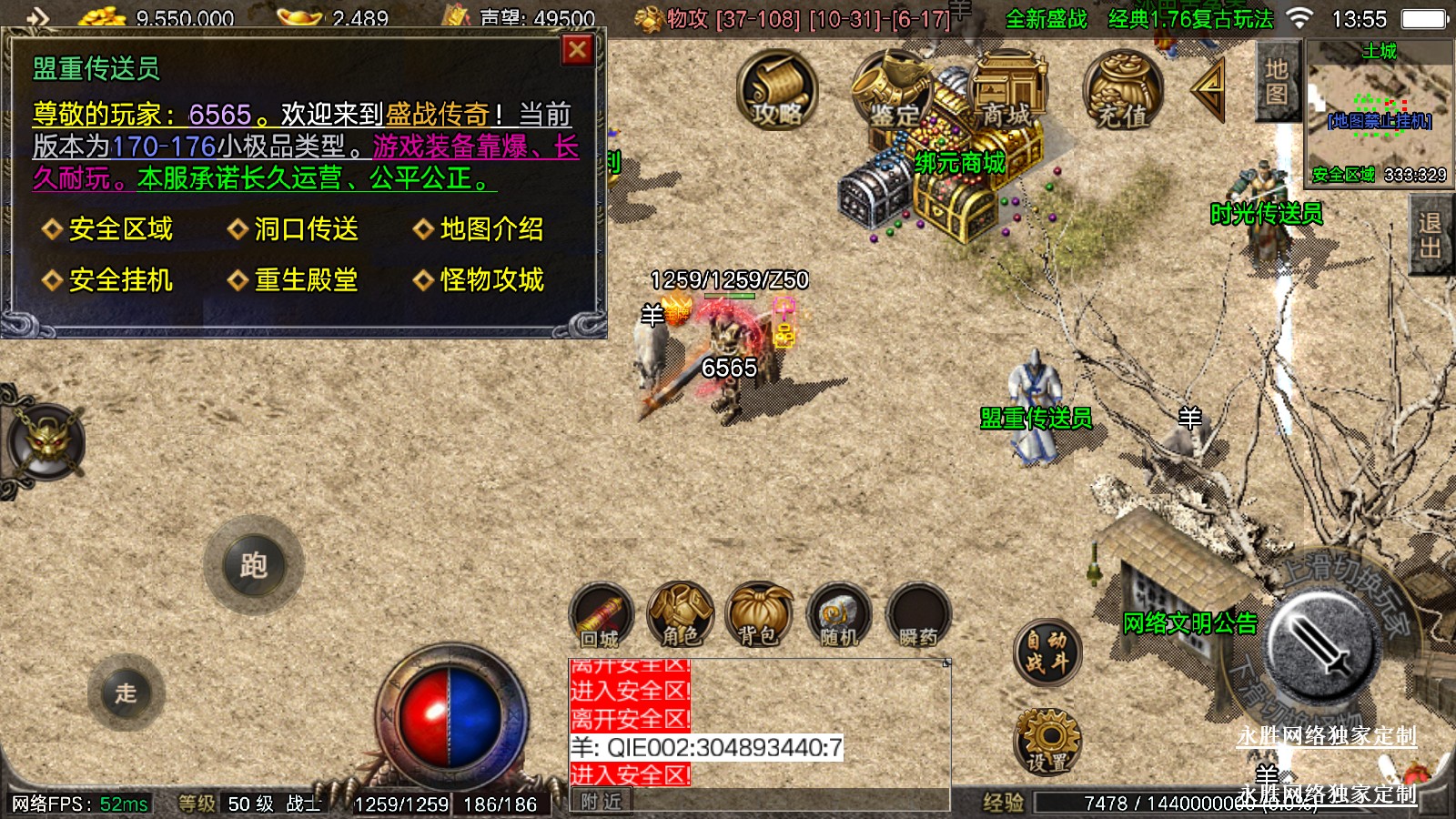Tap the 退出 exit button

pyautogui.click(x=1430, y=236)
